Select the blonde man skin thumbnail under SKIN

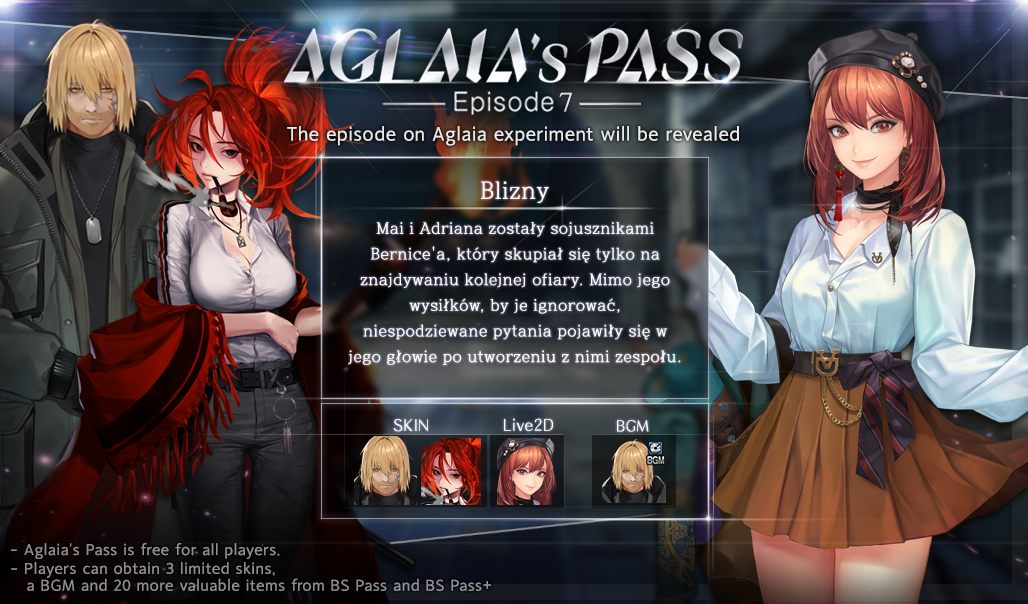point(383,470)
